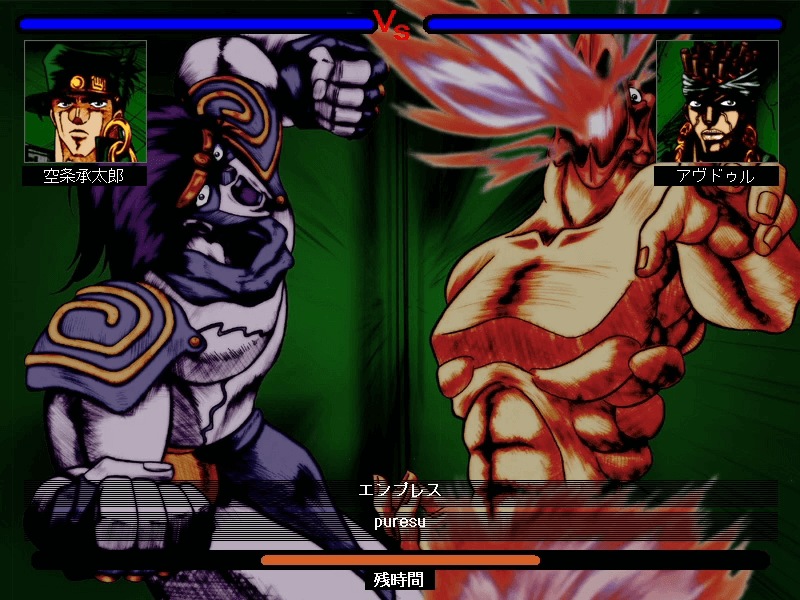Screen dimensions: 800x600
Task: Click Avdol's character portrait
Action: (x=716, y=101)
